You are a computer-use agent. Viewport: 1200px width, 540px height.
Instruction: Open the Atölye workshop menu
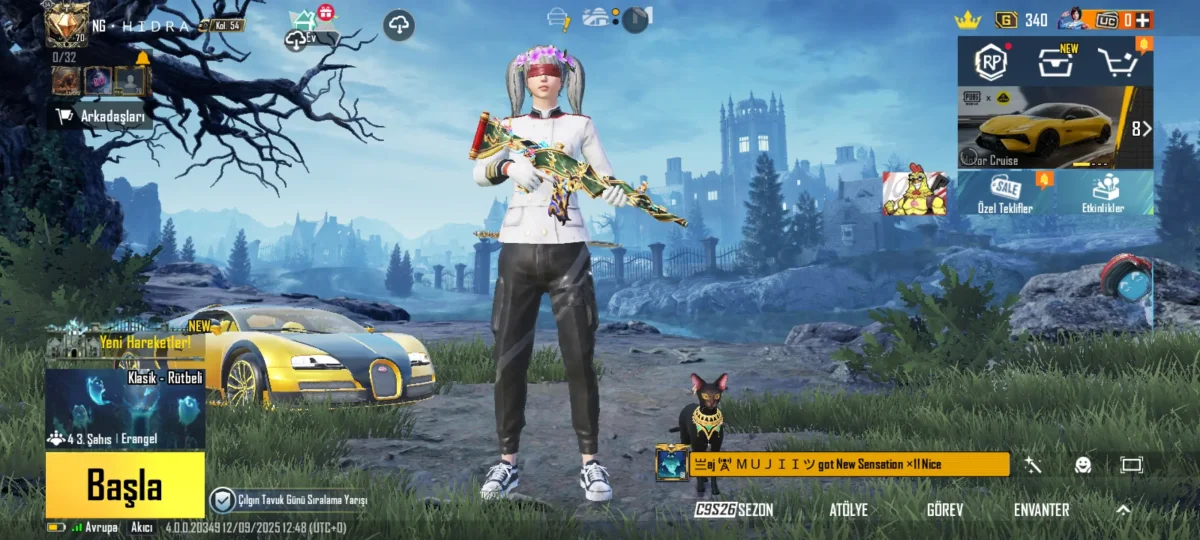(x=848, y=510)
